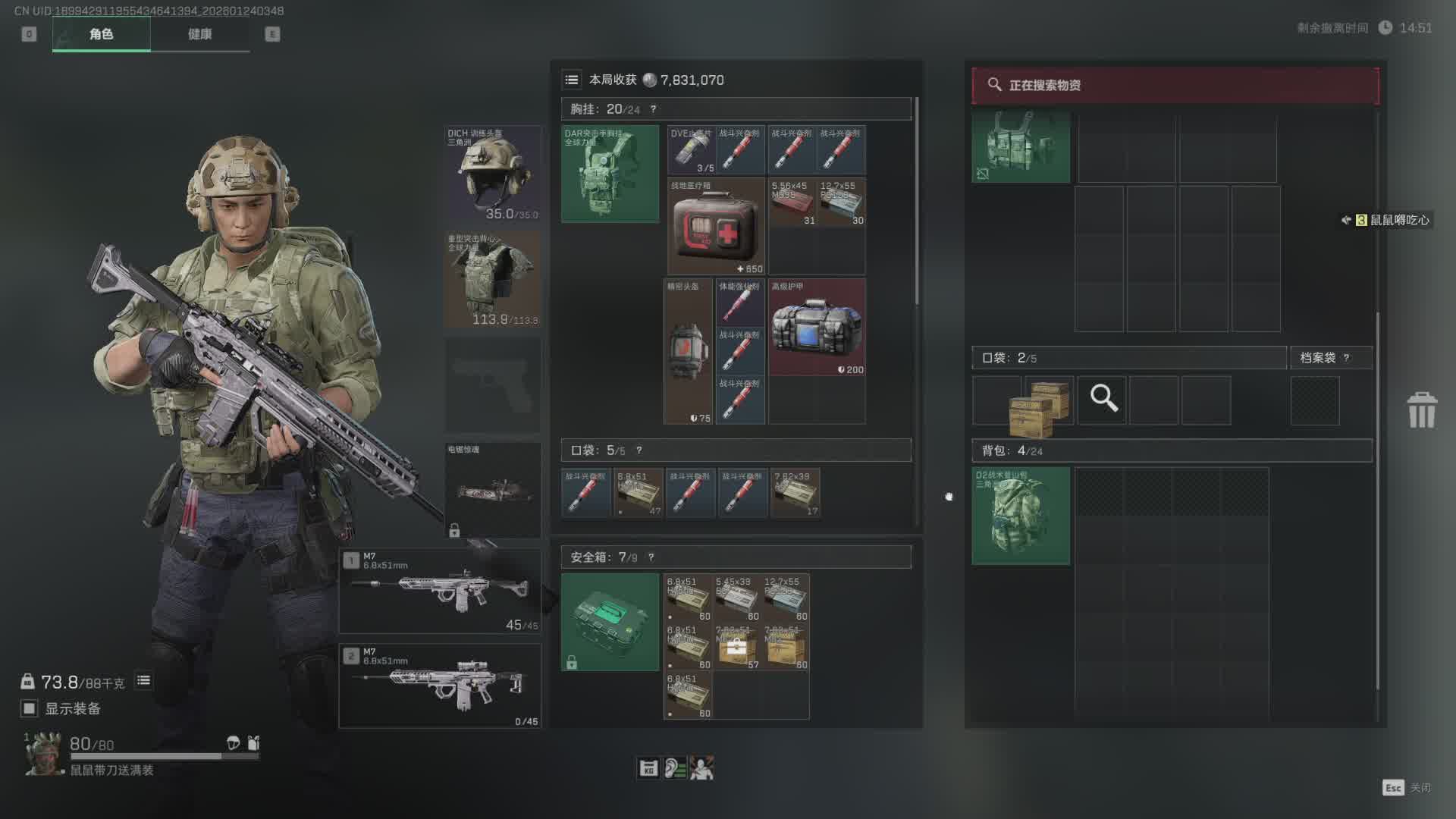Open the weight details list icon
The width and height of the screenshot is (1456, 819).
click(x=143, y=681)
